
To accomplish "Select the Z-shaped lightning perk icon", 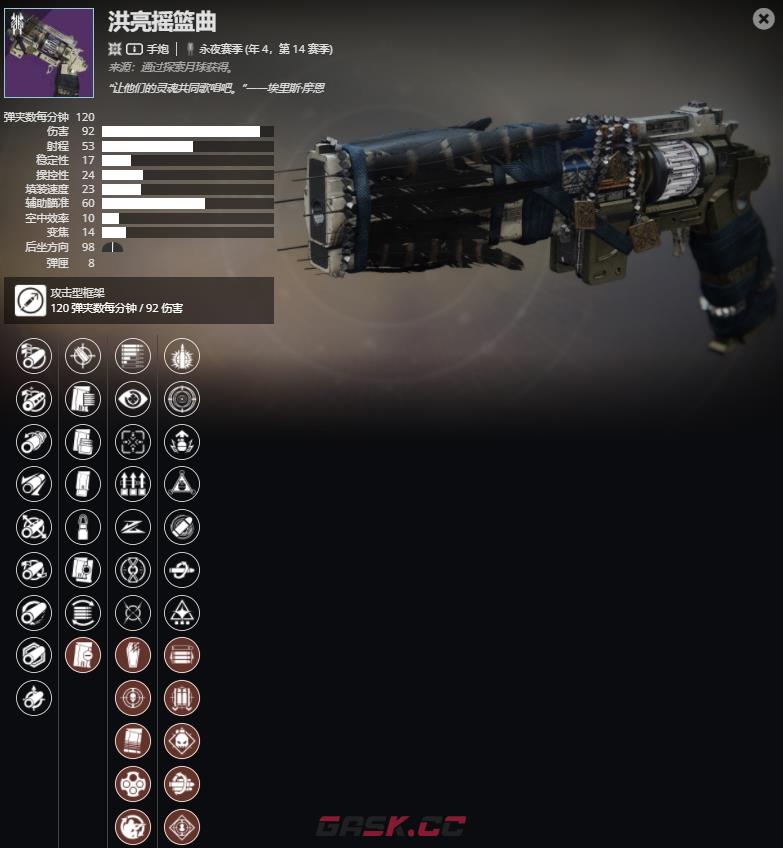I will point(133,527).
